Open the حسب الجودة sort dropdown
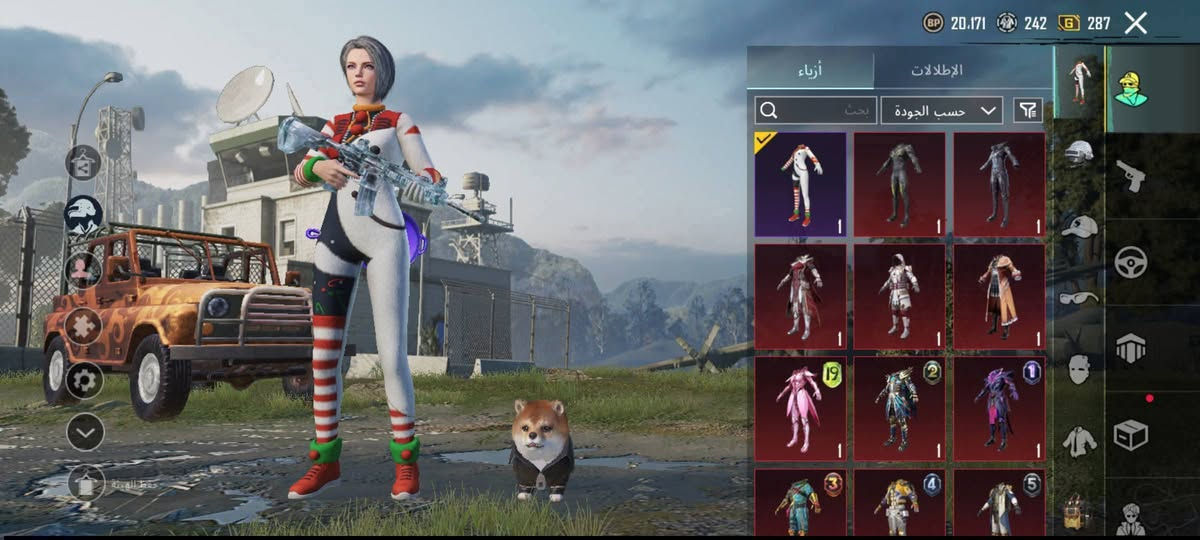Screen dimensions: 1200x540 (x=942, y=110)
